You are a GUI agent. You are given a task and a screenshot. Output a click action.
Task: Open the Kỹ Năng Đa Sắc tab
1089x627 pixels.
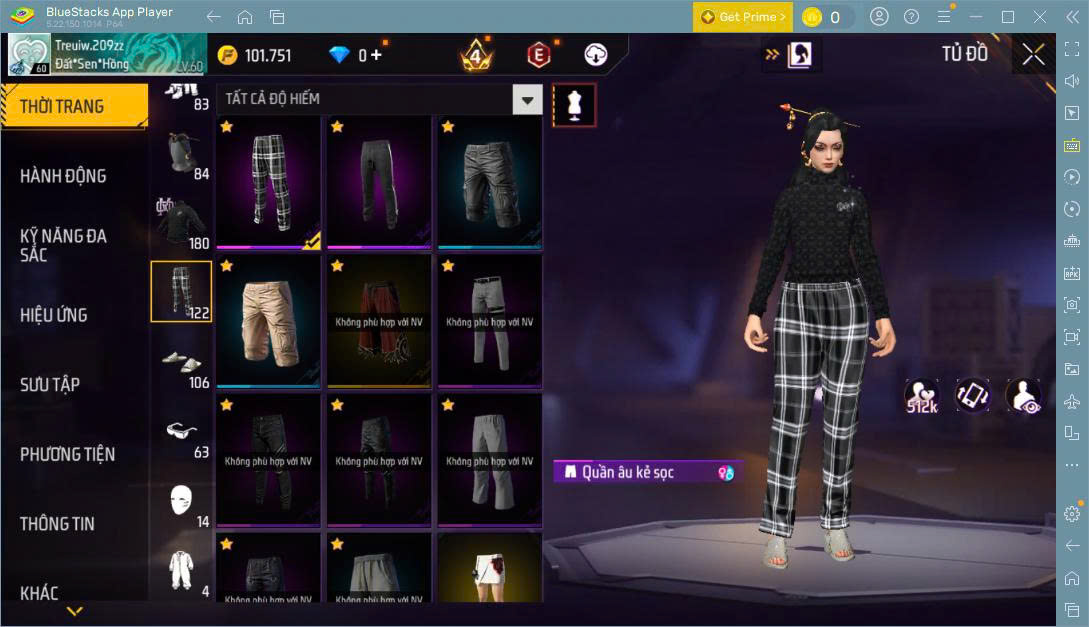(x=63, y=245)
